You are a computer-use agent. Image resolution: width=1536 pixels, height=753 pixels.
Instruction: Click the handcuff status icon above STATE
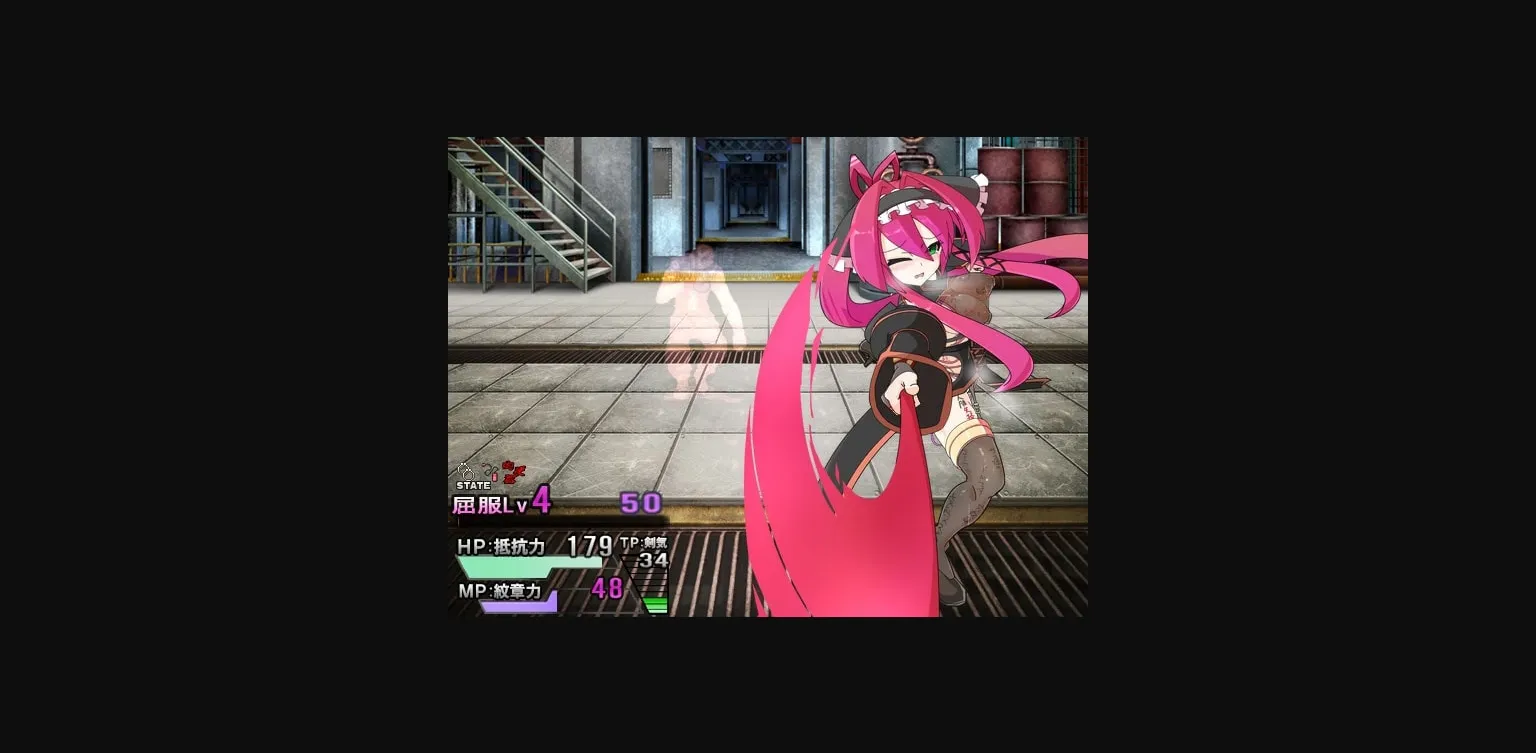coord(467,473)
